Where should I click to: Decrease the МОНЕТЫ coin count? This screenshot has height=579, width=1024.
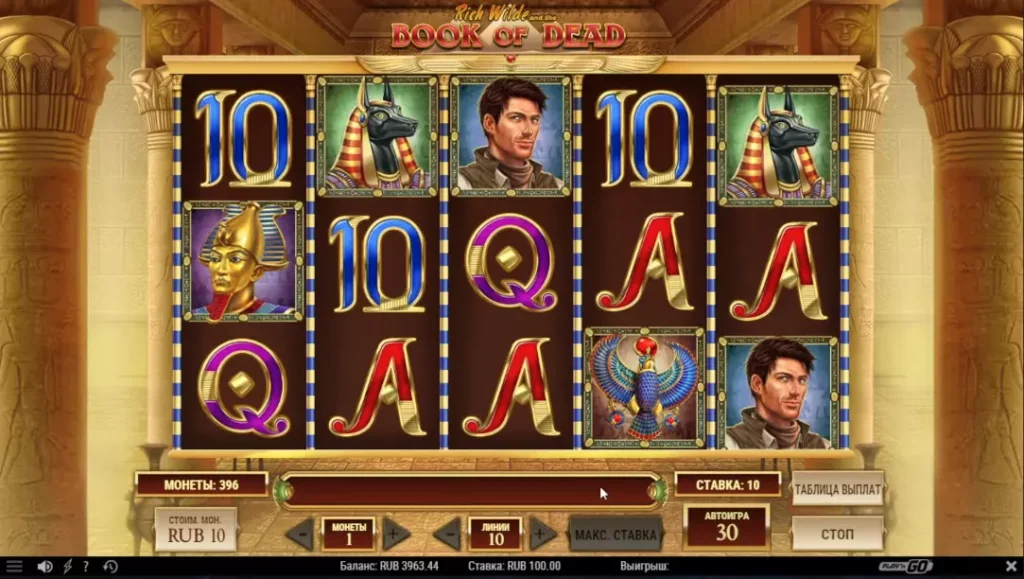tap(299, 534)
